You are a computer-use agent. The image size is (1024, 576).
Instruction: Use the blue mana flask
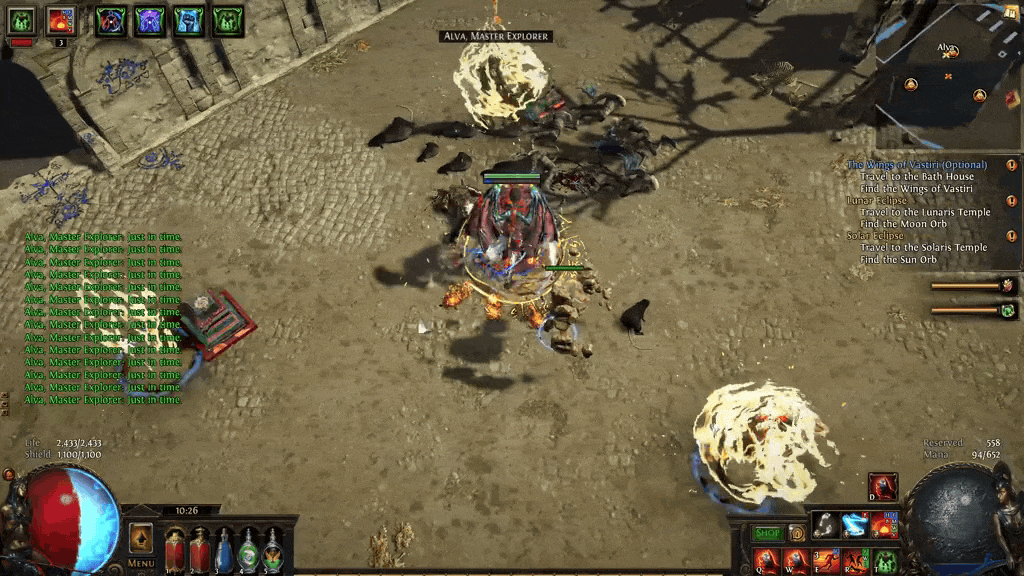point(224,551)
